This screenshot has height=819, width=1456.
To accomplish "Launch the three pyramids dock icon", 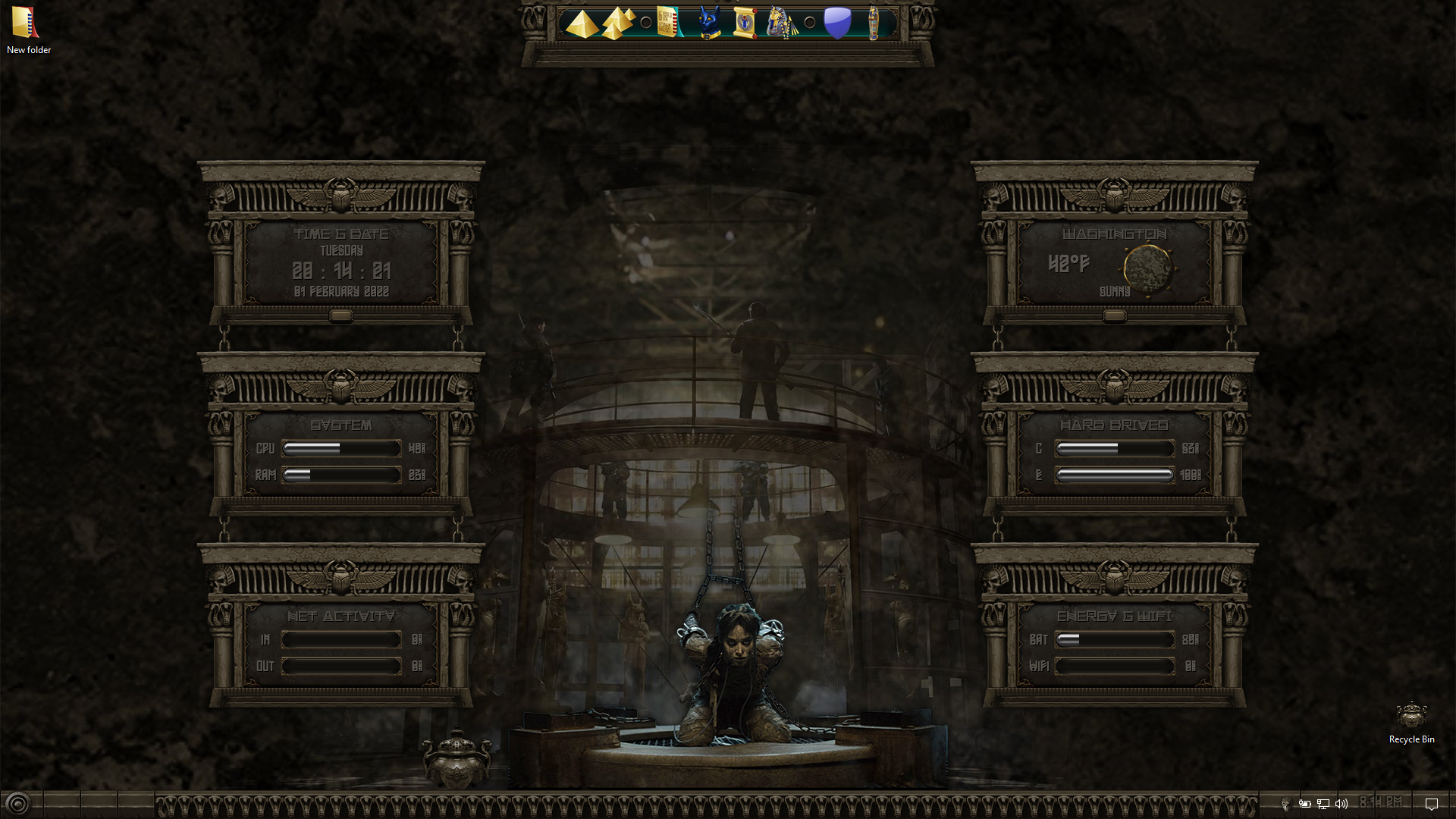I will point(618,24).
